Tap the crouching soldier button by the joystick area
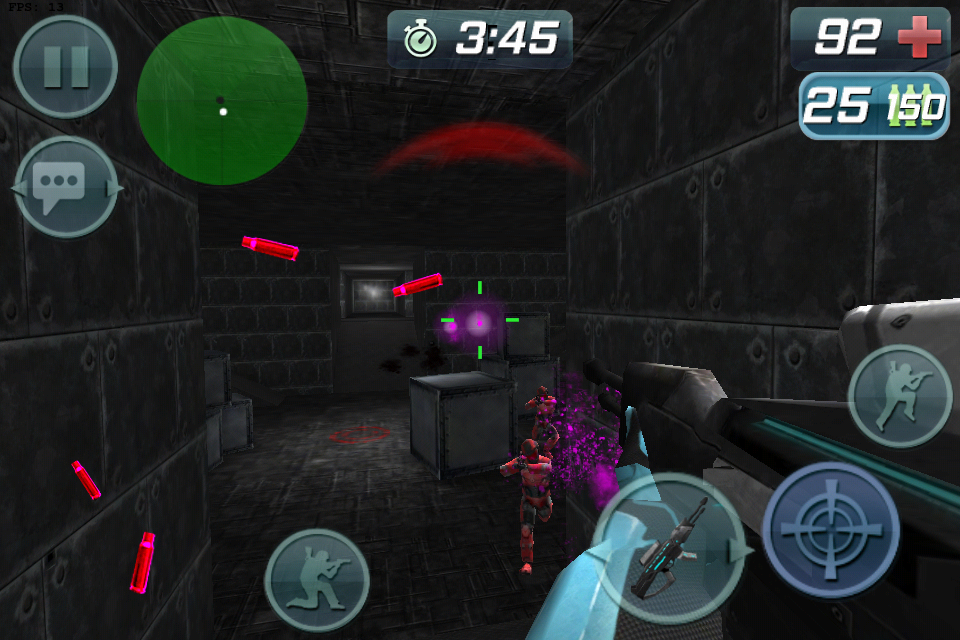 (317, 580)
